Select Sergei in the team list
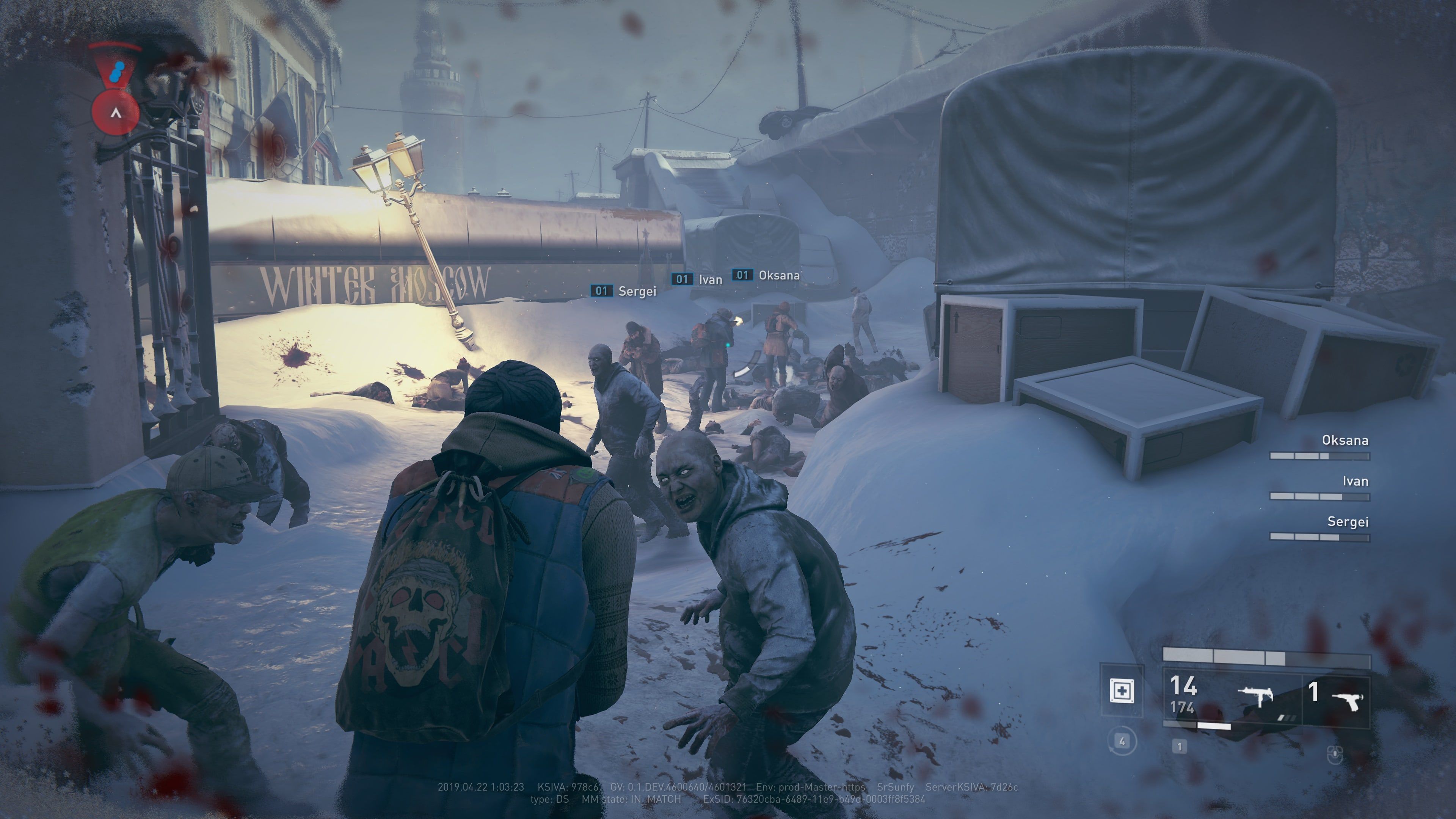1456x819 pixels. tap(1348, 522)
